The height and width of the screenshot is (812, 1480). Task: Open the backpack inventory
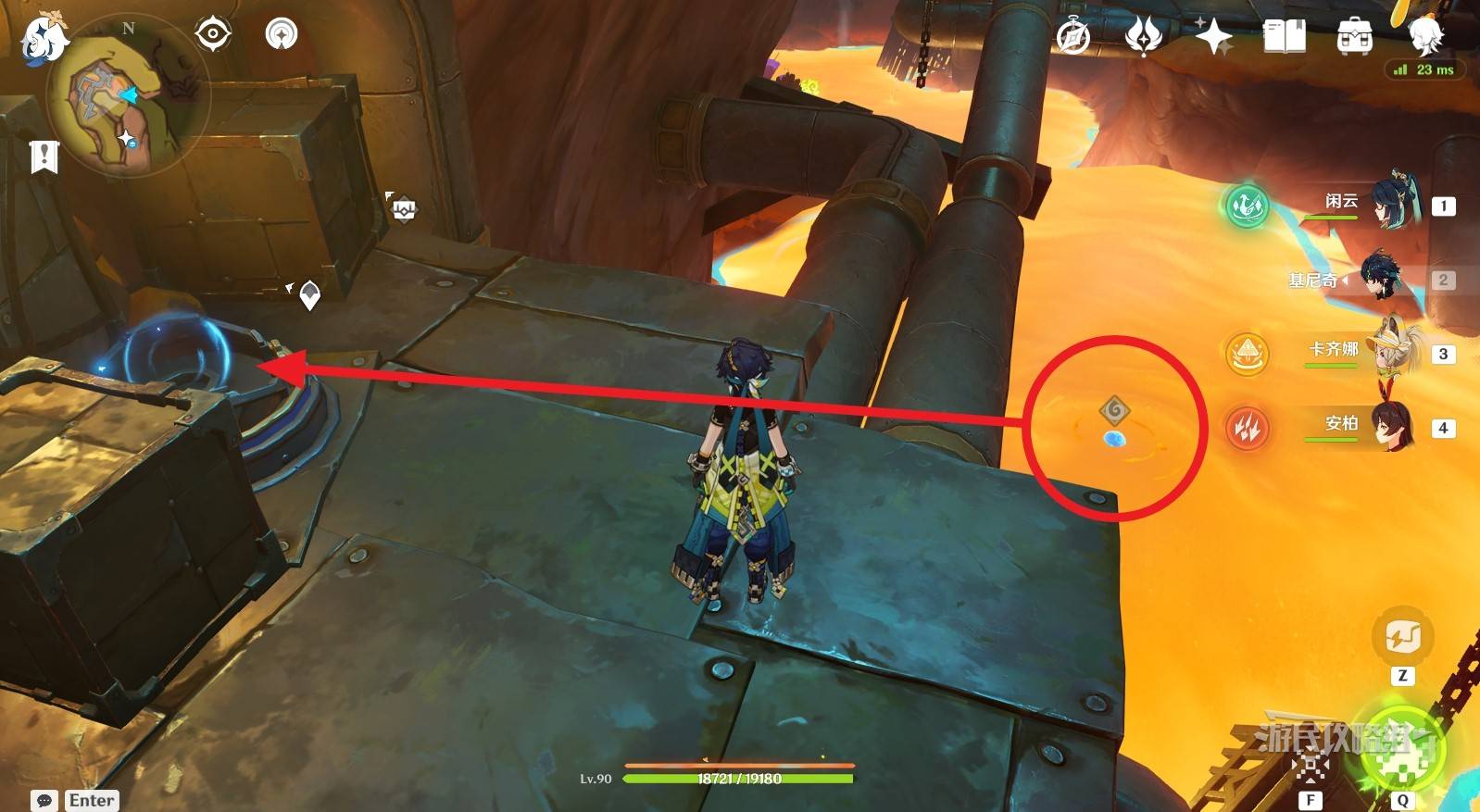[1355, 37]
